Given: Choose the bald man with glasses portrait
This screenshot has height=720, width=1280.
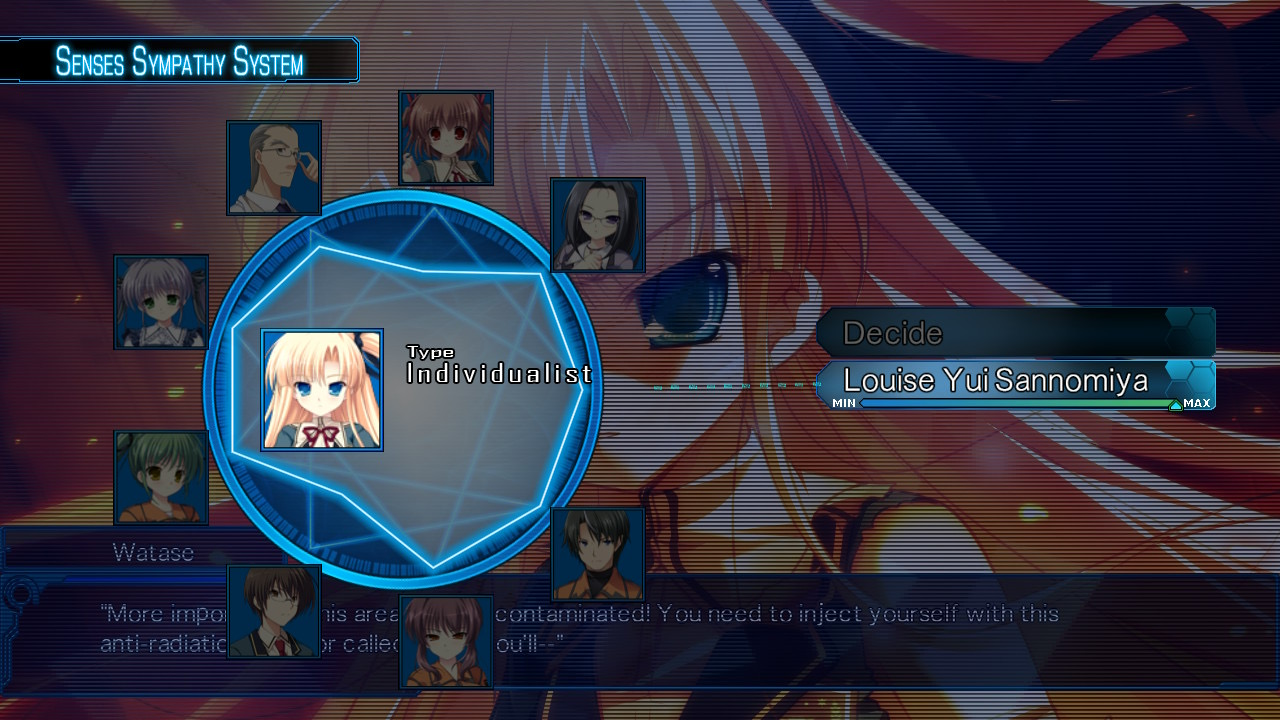Looking at the screenshot, I should pos(274,168).
